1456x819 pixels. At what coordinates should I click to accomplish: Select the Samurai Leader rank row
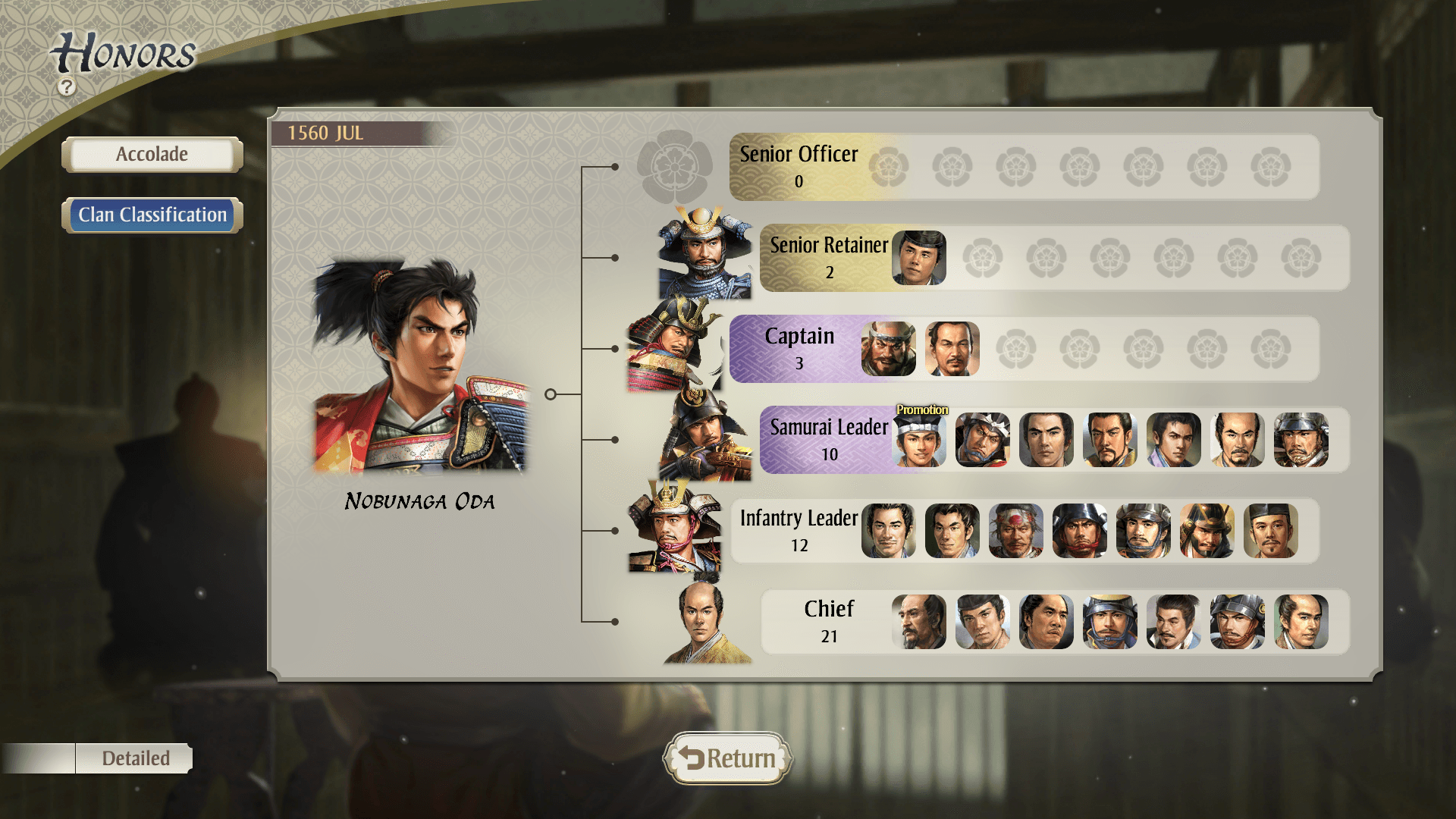coord(828,439)
